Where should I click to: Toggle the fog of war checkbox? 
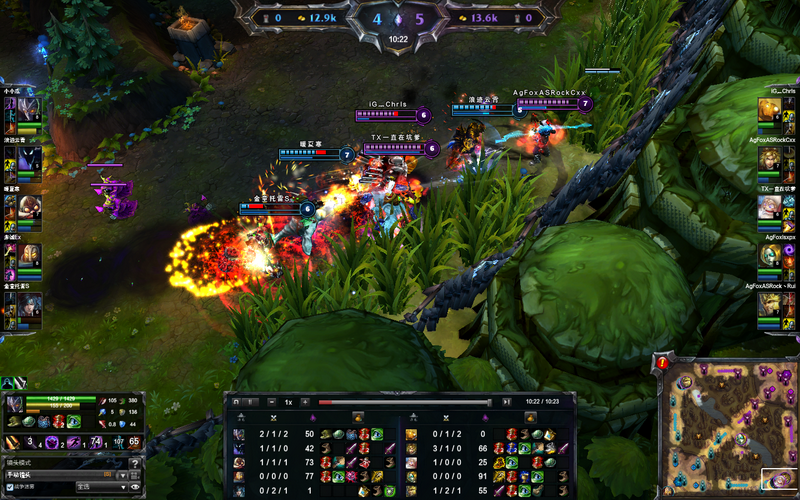pos(10,487)
